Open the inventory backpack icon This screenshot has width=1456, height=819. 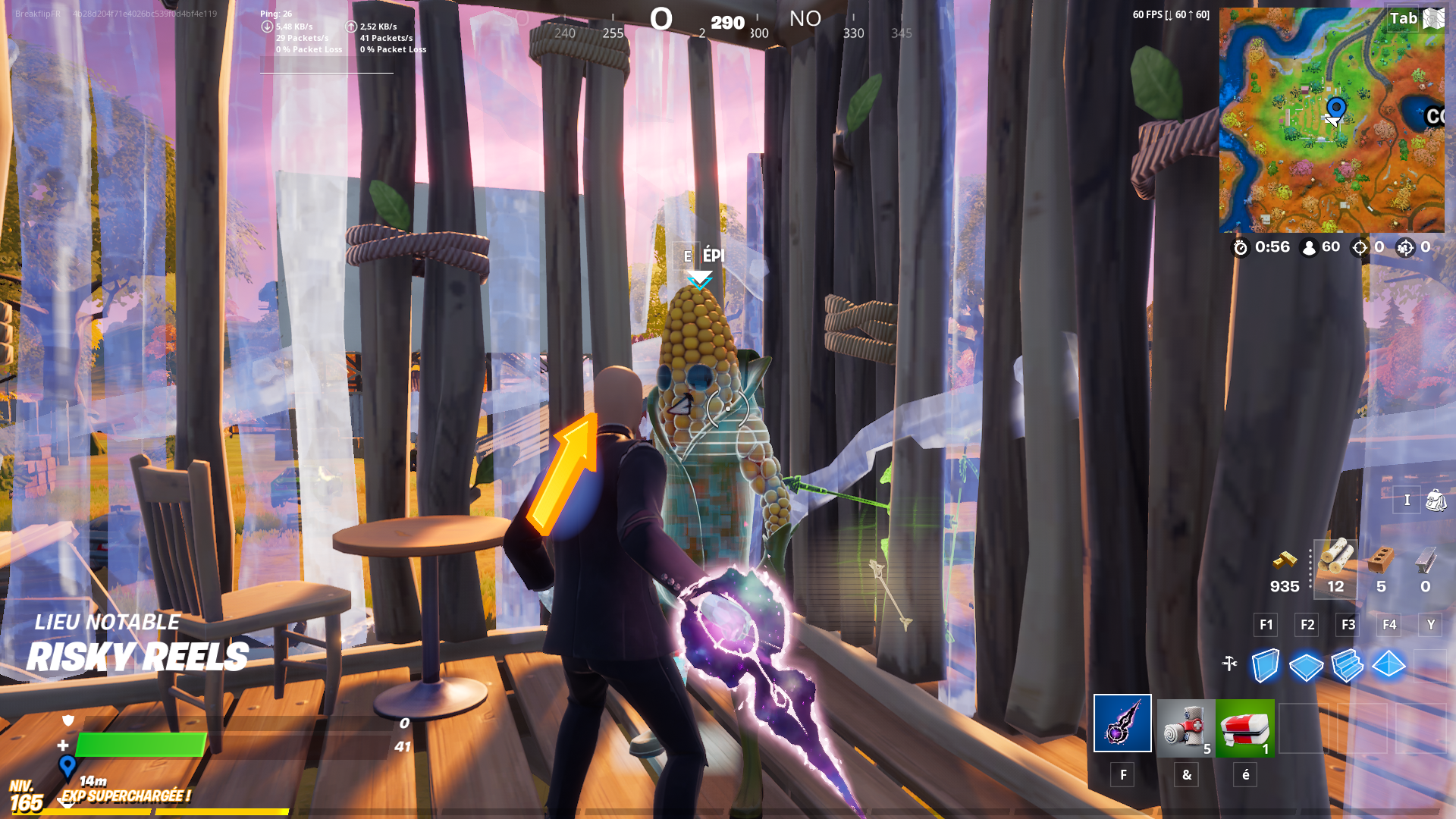(x=1436, y=499)
